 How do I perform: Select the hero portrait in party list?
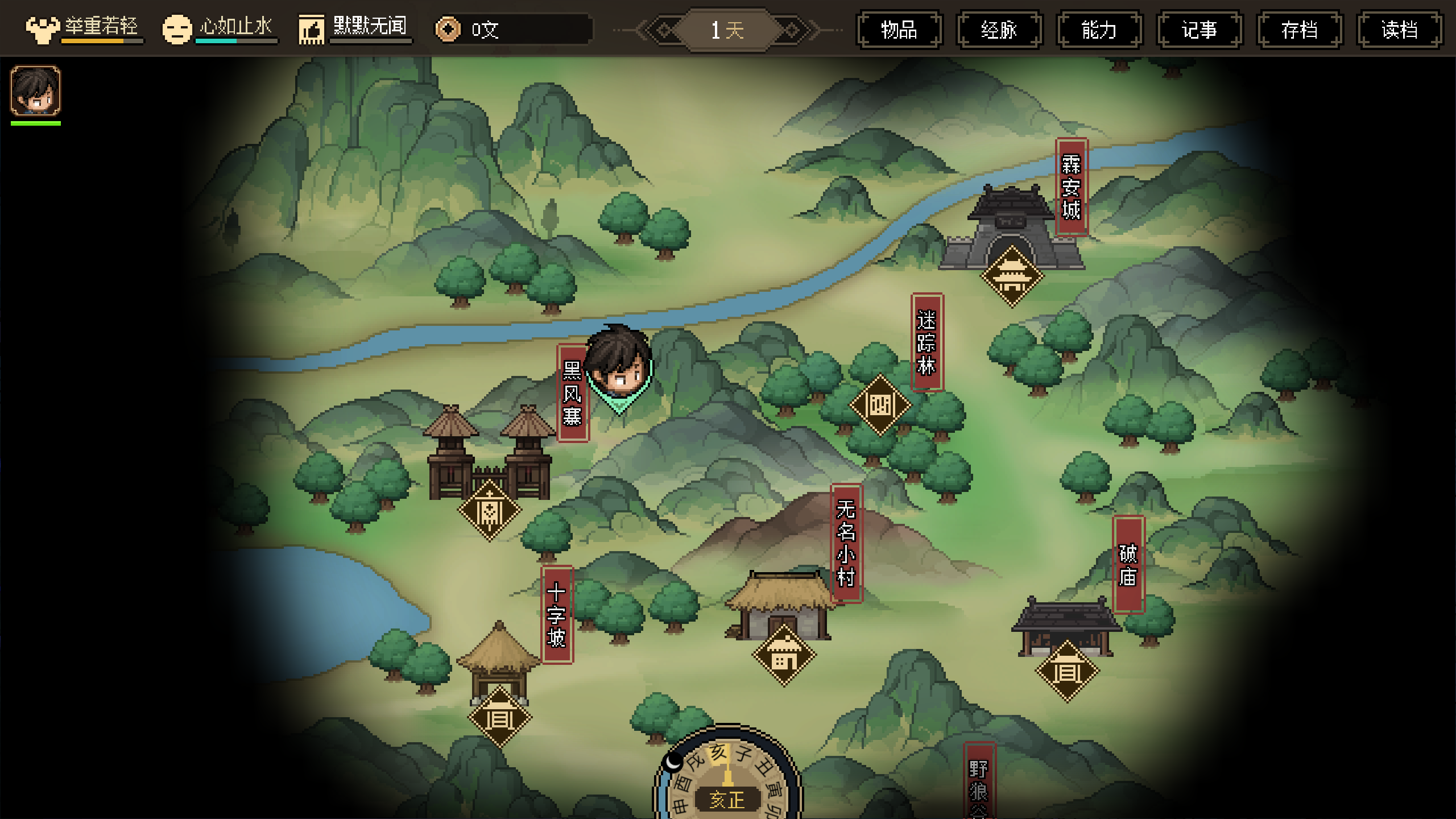pos(35,91)
